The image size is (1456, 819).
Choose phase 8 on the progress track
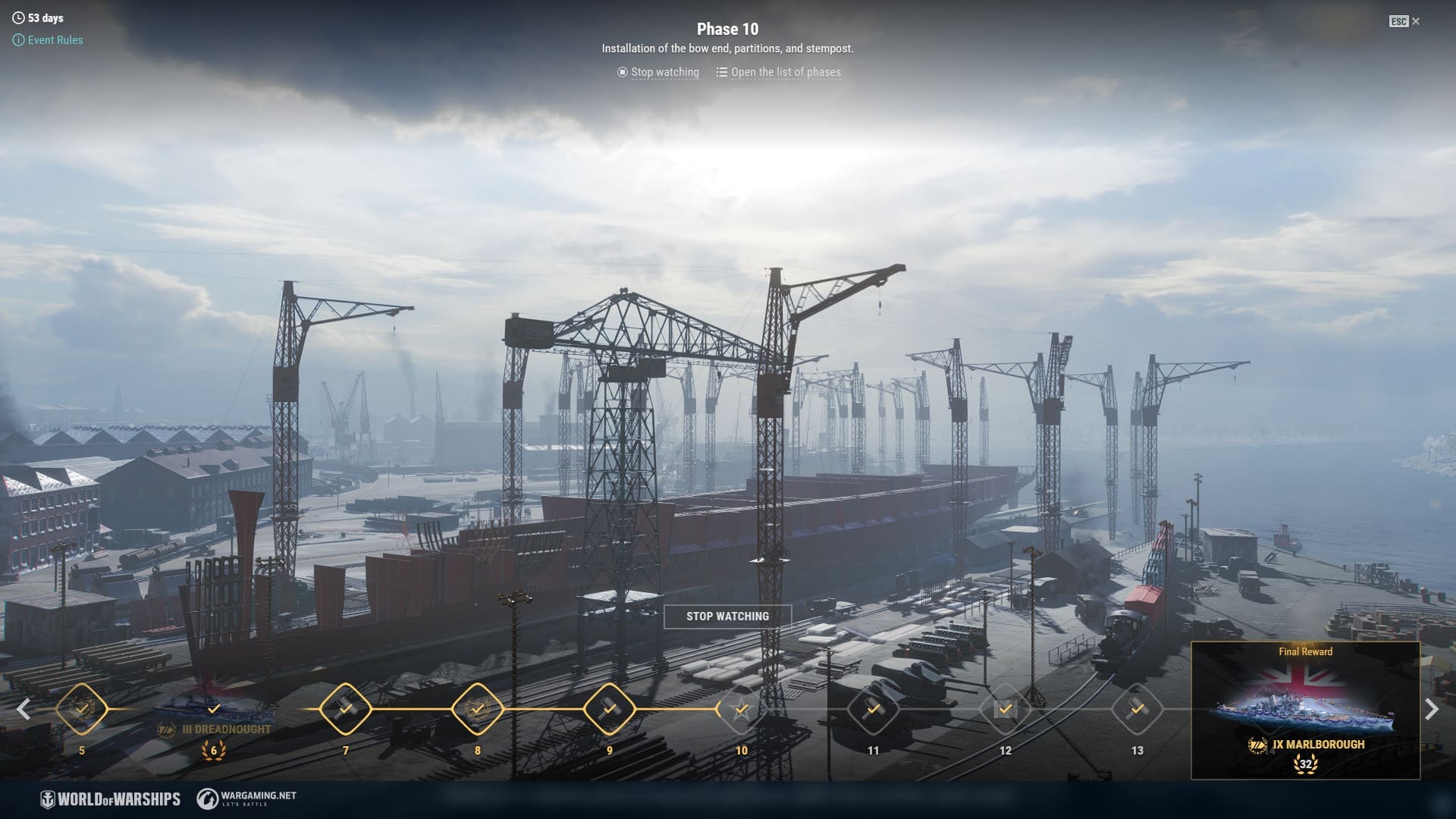478,709
